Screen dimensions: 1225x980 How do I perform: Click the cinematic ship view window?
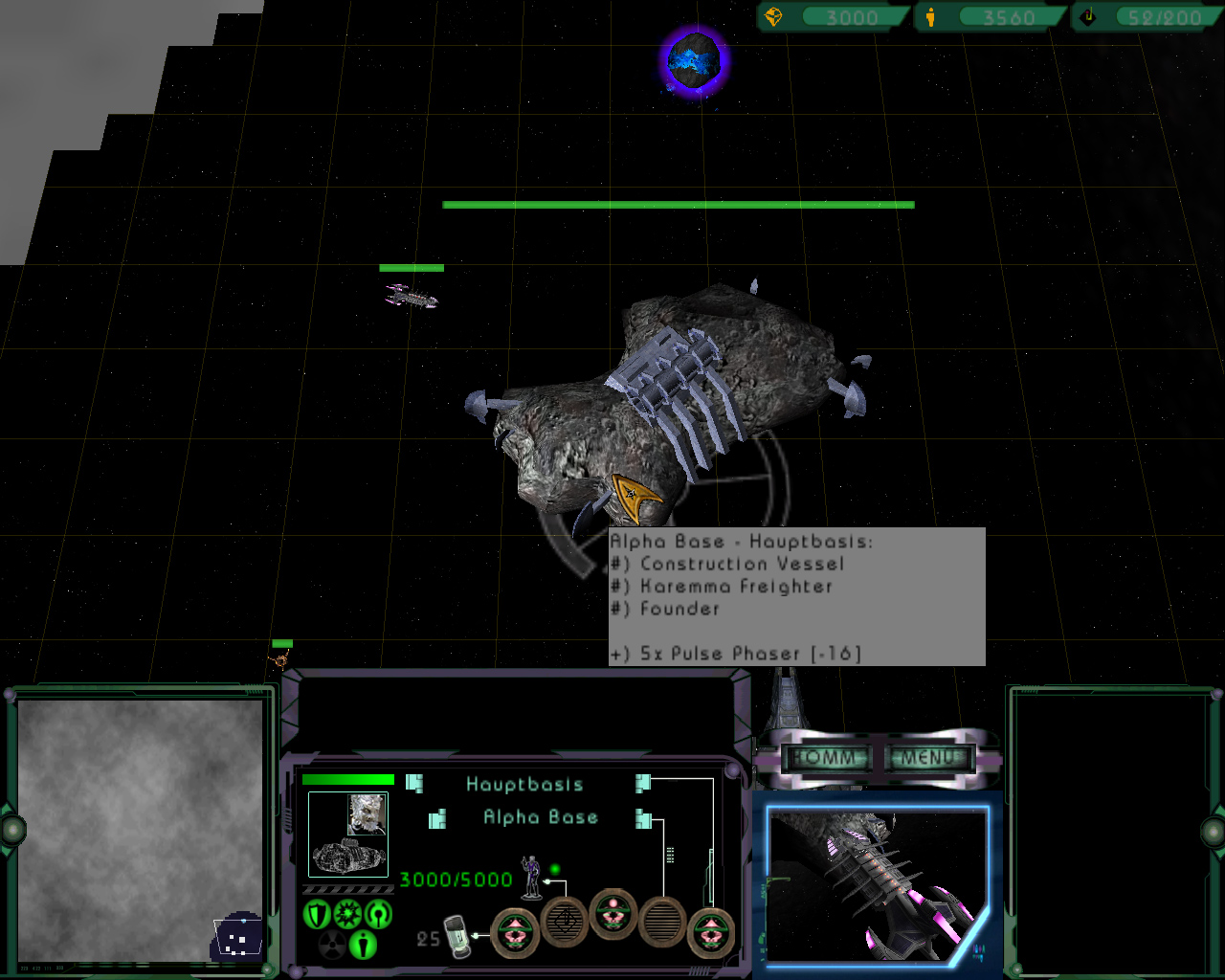click(x=877, y=885)
